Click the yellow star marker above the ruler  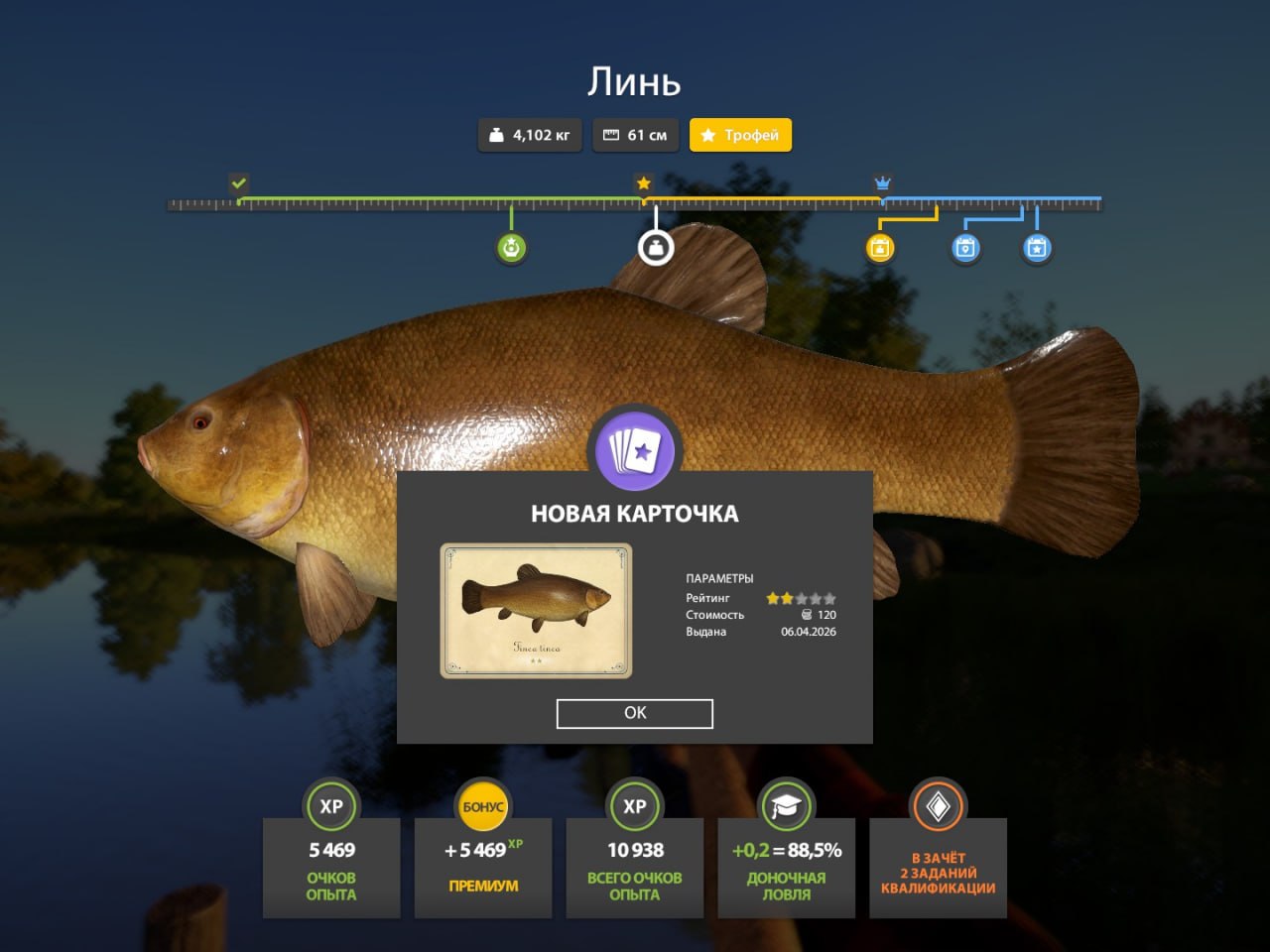click(643, 182)
